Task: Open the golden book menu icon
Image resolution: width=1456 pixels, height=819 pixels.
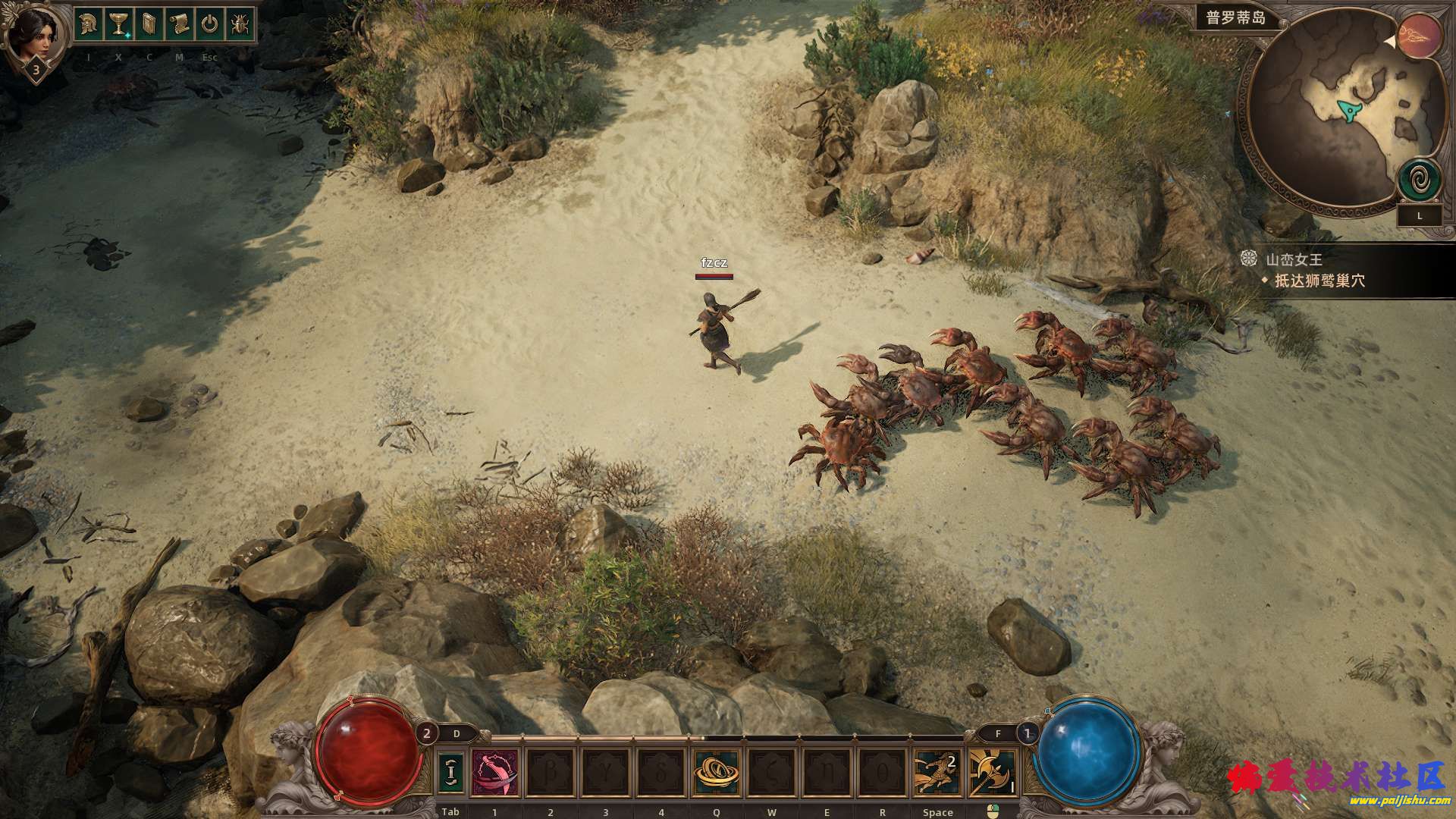Action: point(149,25)
